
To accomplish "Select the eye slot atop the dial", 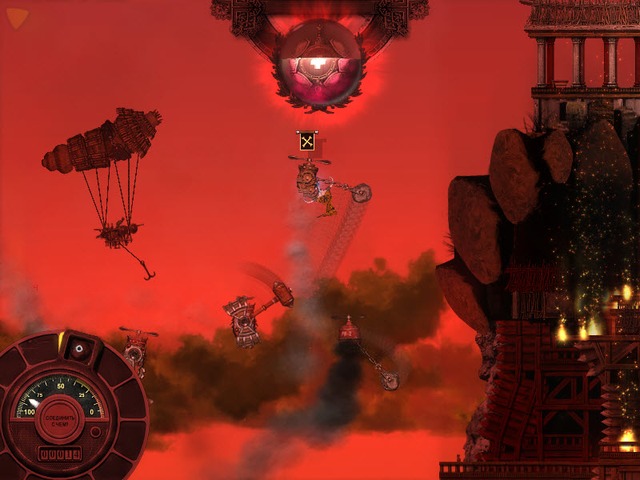I will point(80,348).
